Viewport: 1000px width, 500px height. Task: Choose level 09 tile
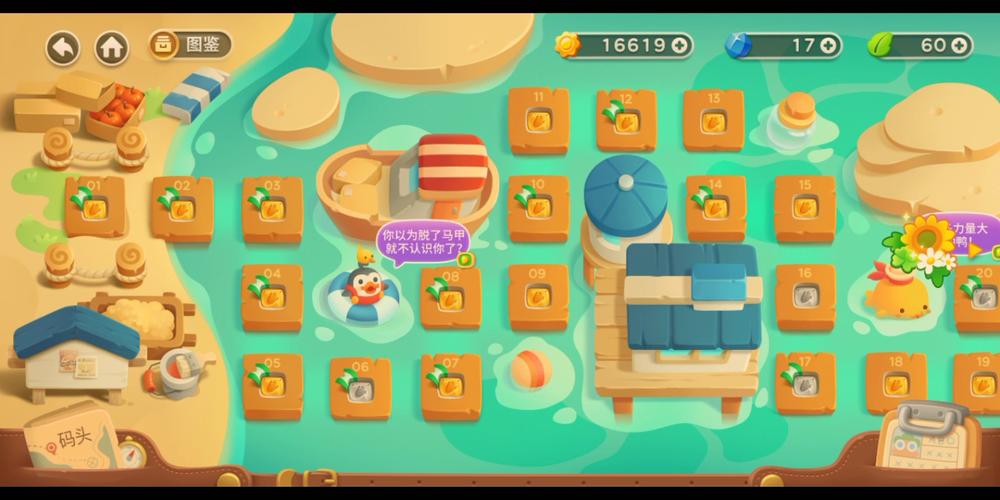[x=539, y=297]
